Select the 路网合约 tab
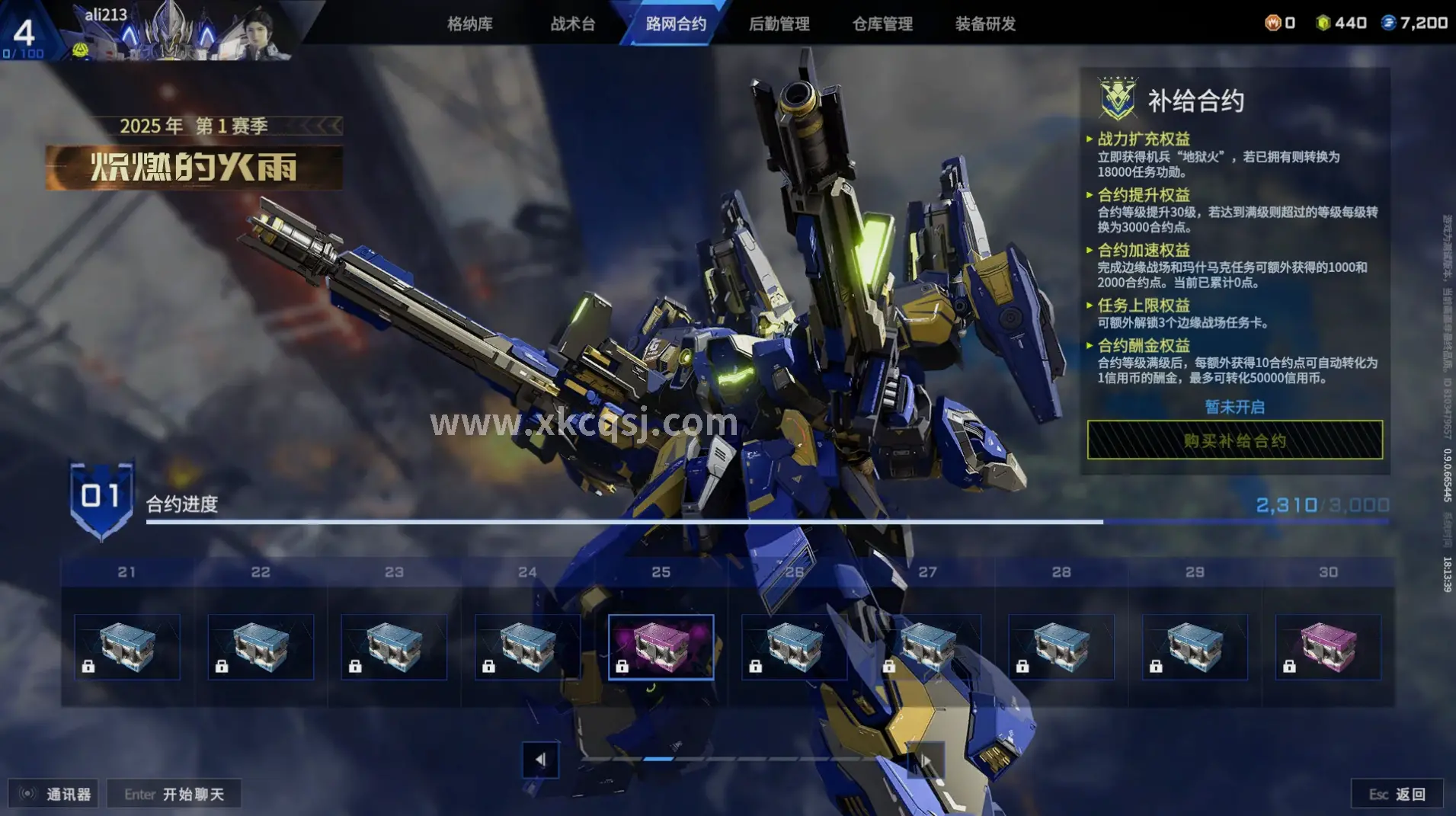This screenshot has width=1456, height=816. click(676, 24)
